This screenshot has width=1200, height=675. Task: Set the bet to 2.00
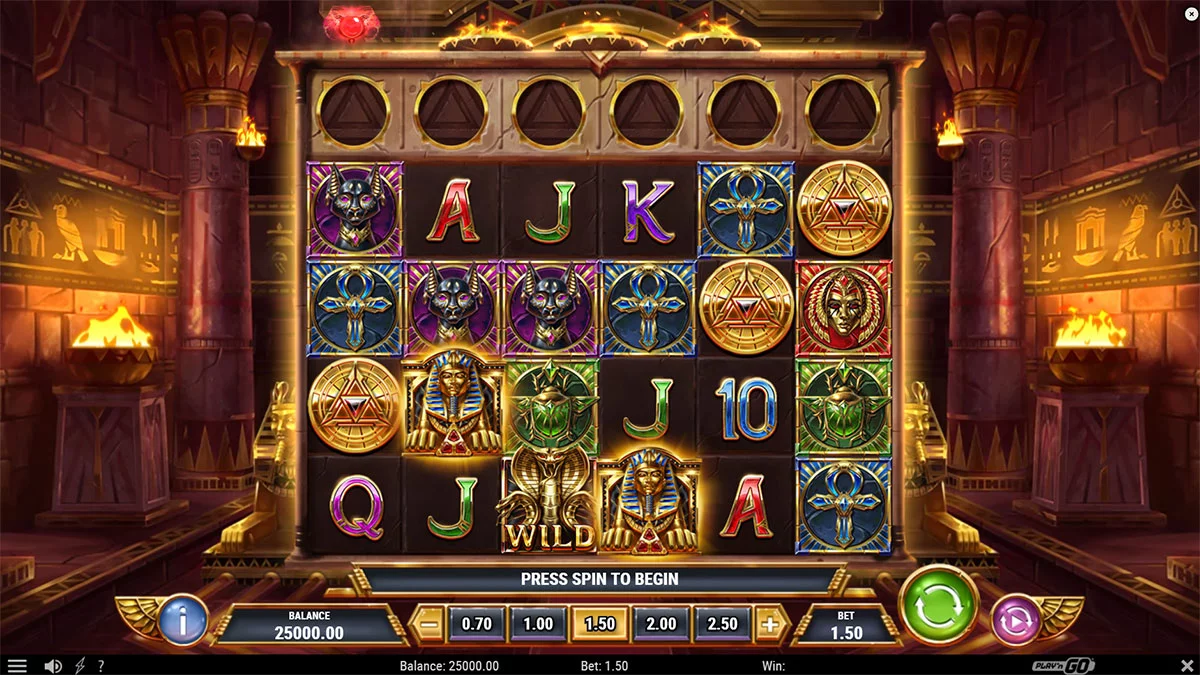point(661,624)
